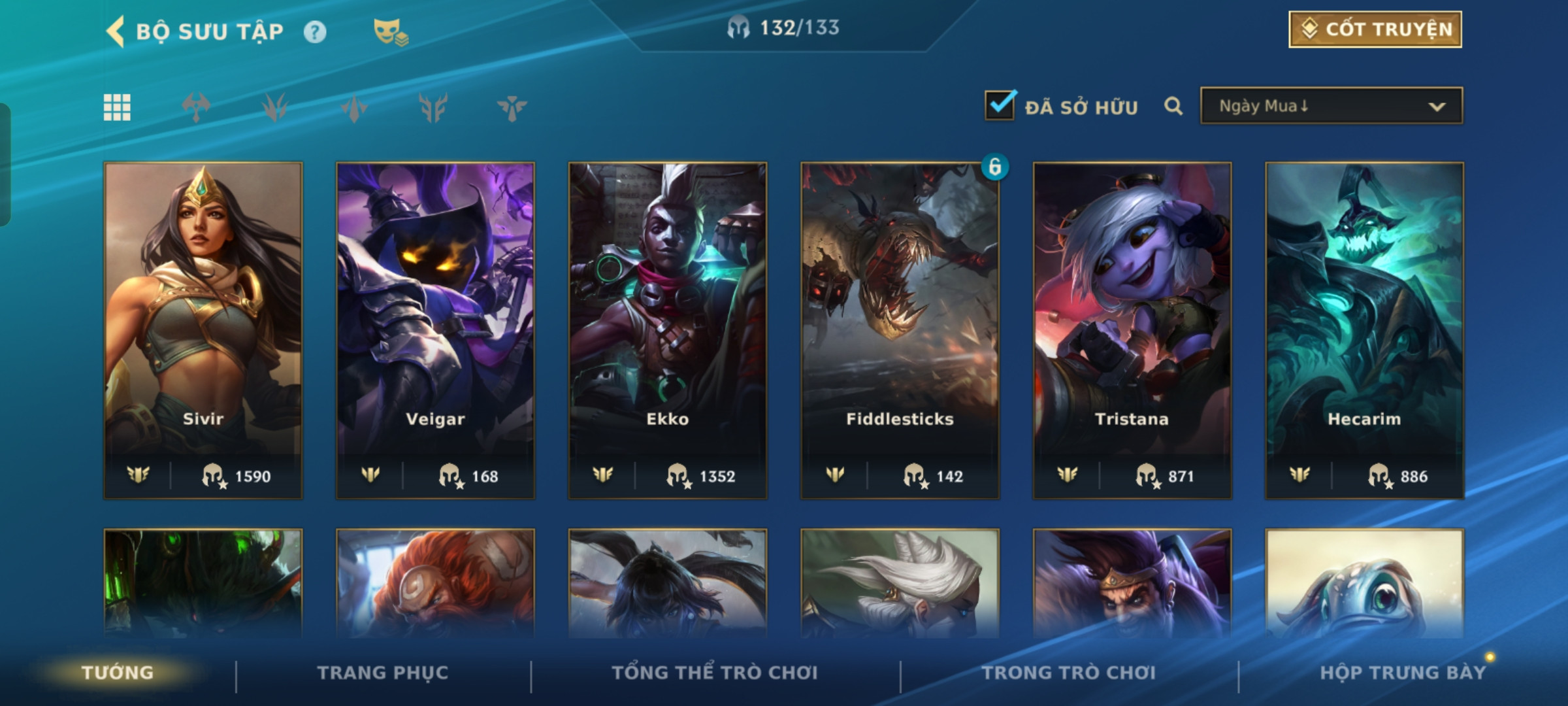This screenshot has width=1568, height=706.
Task: Go to the Trong Trò Chơi tab
Action: click(x=1069, y=673)
